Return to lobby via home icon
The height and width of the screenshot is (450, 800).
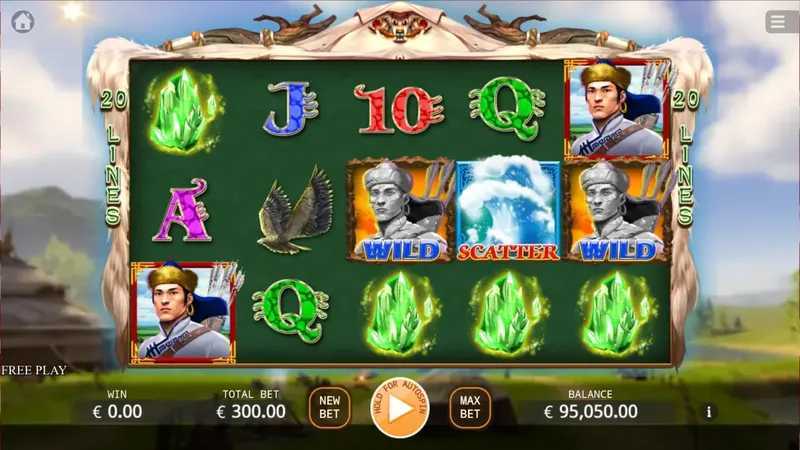pyautogui.click(x=23, y=21)
